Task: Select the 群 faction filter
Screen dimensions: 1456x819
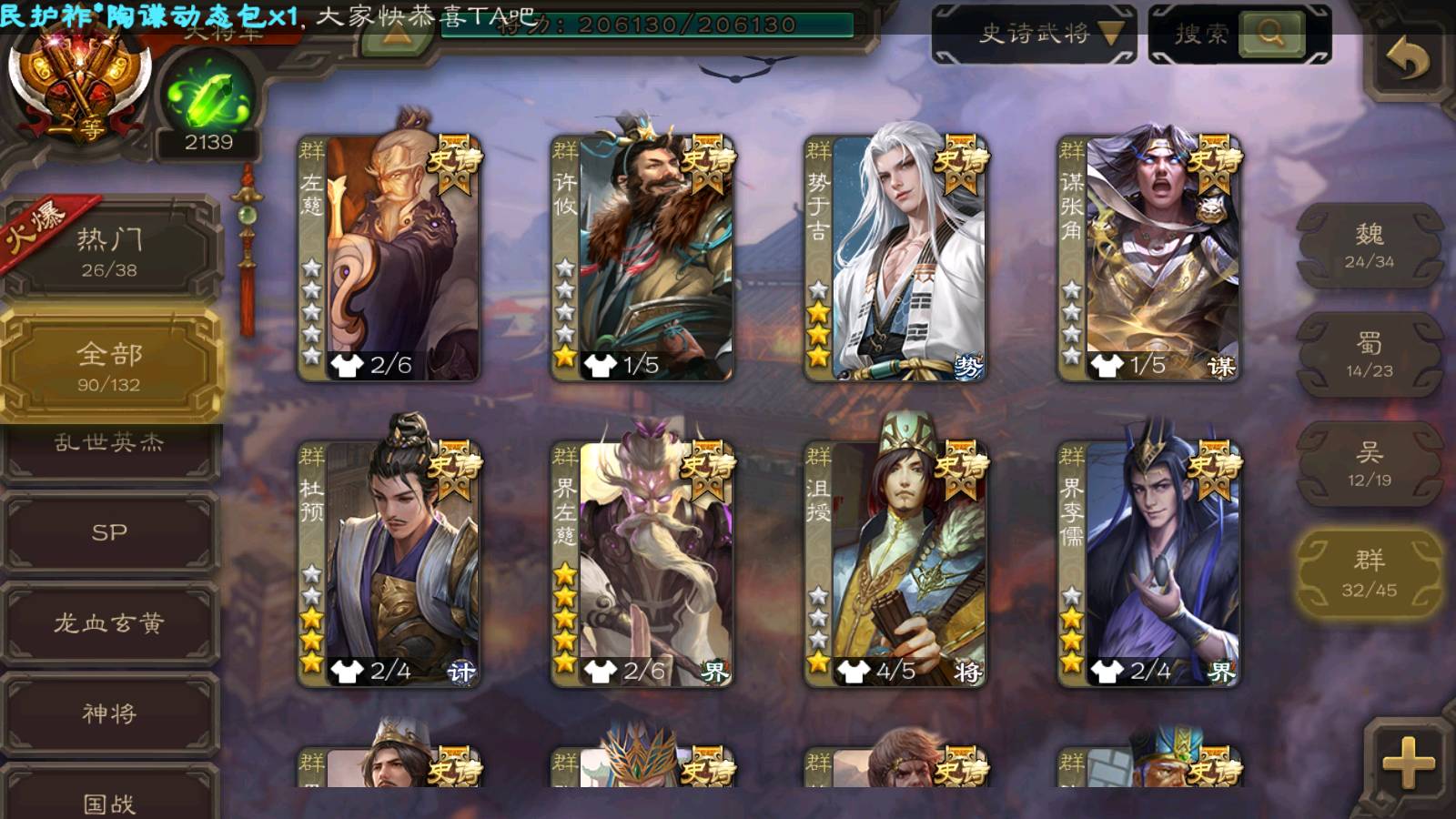Action: click(1369, 573)
